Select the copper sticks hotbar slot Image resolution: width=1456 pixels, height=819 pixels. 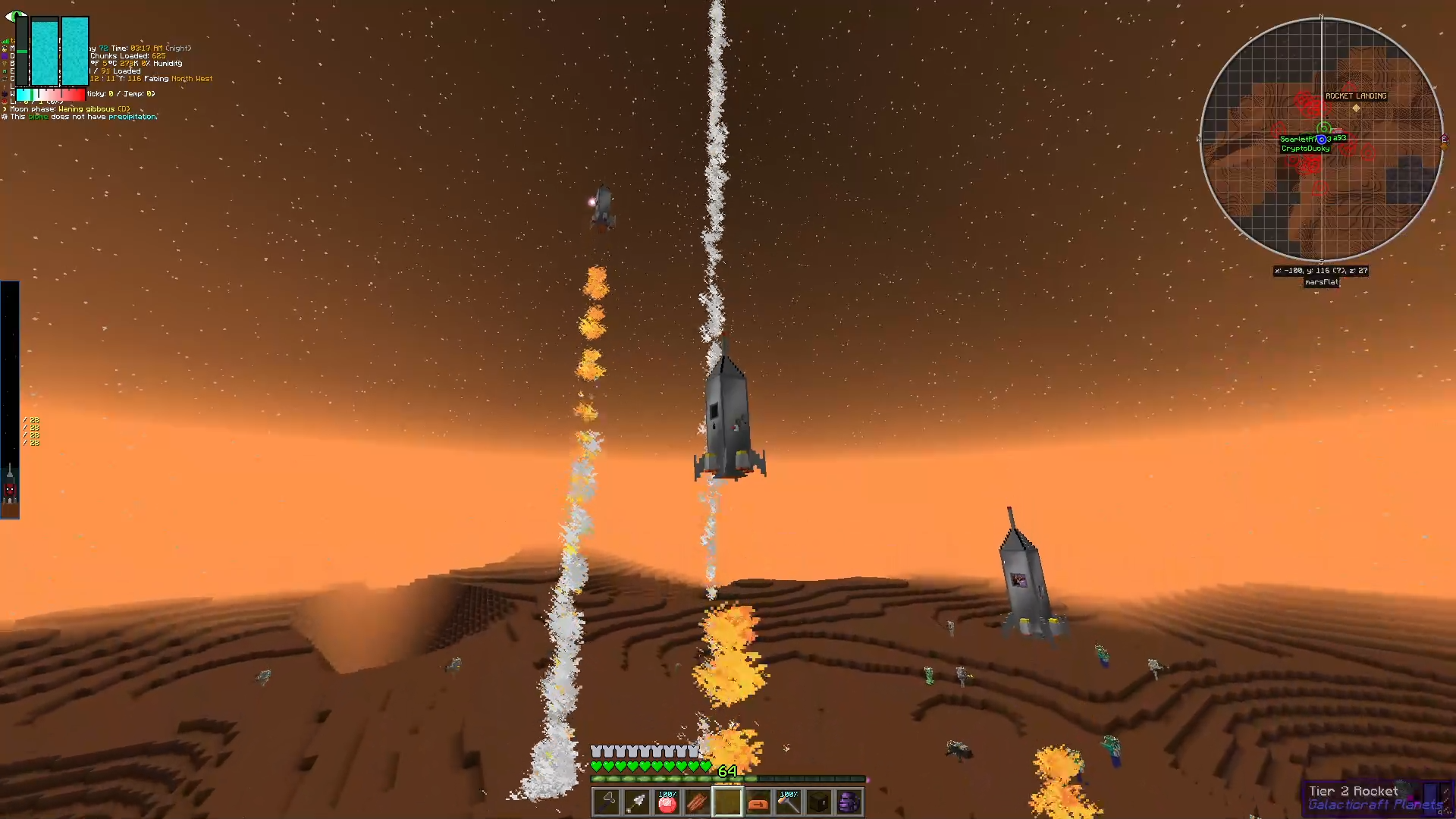tap(698, 802)
